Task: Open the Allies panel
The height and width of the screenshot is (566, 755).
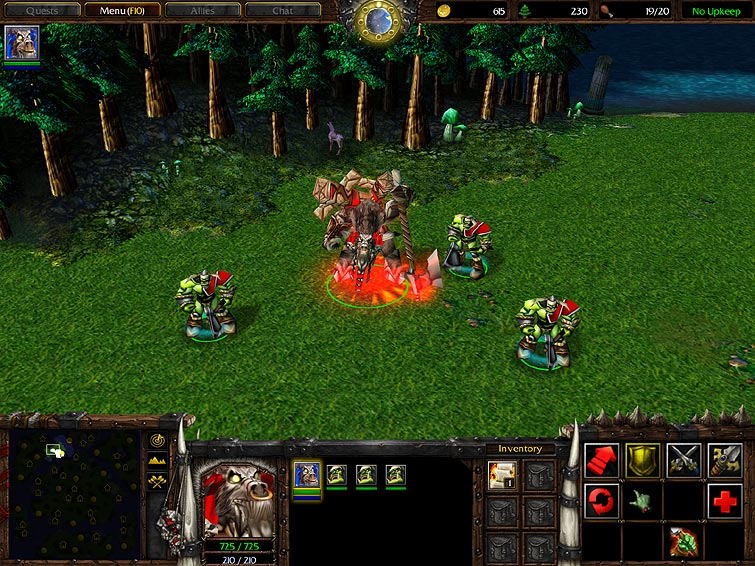Action: [203, 11]
